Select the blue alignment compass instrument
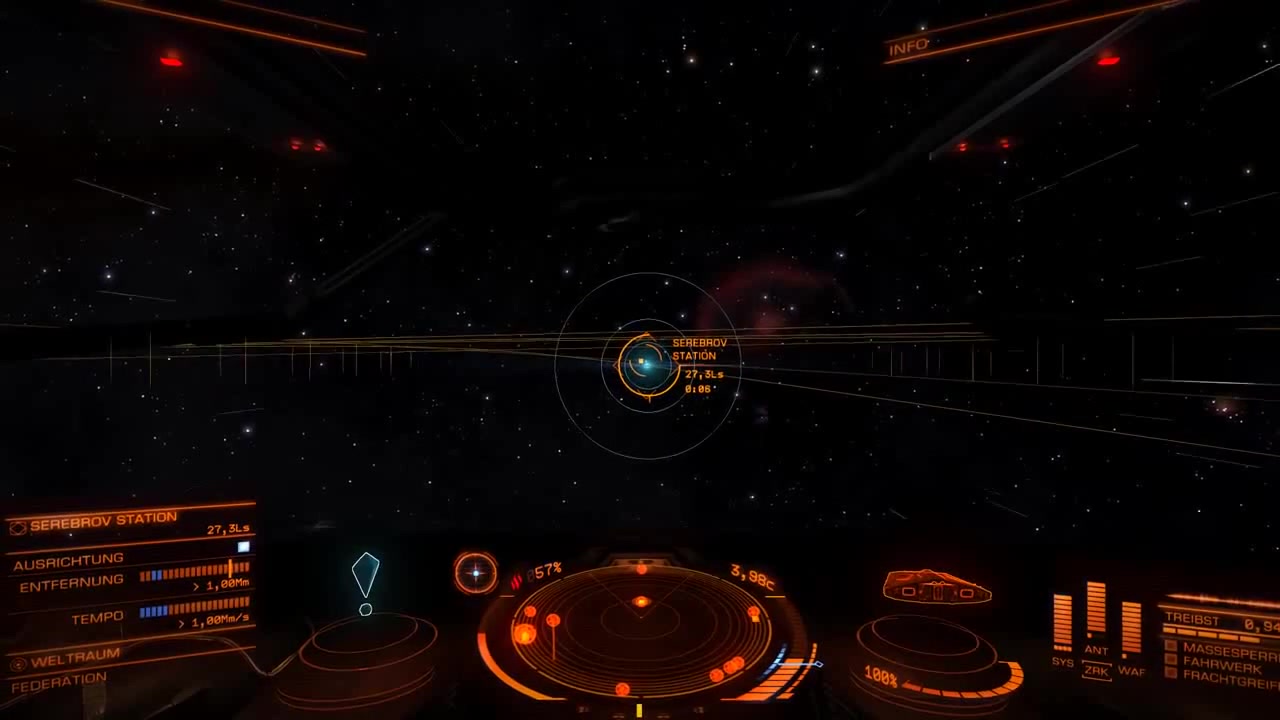The width and height of the screenshot is (1280, 720). pyautogui.click(x=474, y=573)
